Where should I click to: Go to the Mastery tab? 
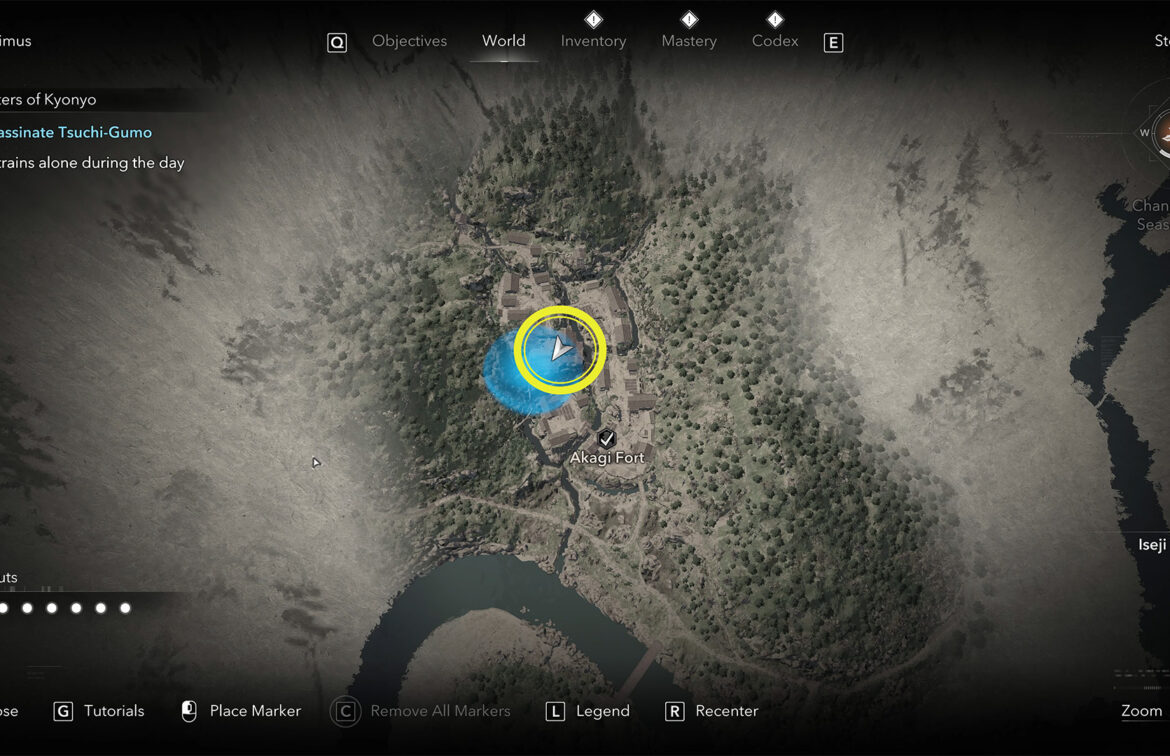point(689,41)
